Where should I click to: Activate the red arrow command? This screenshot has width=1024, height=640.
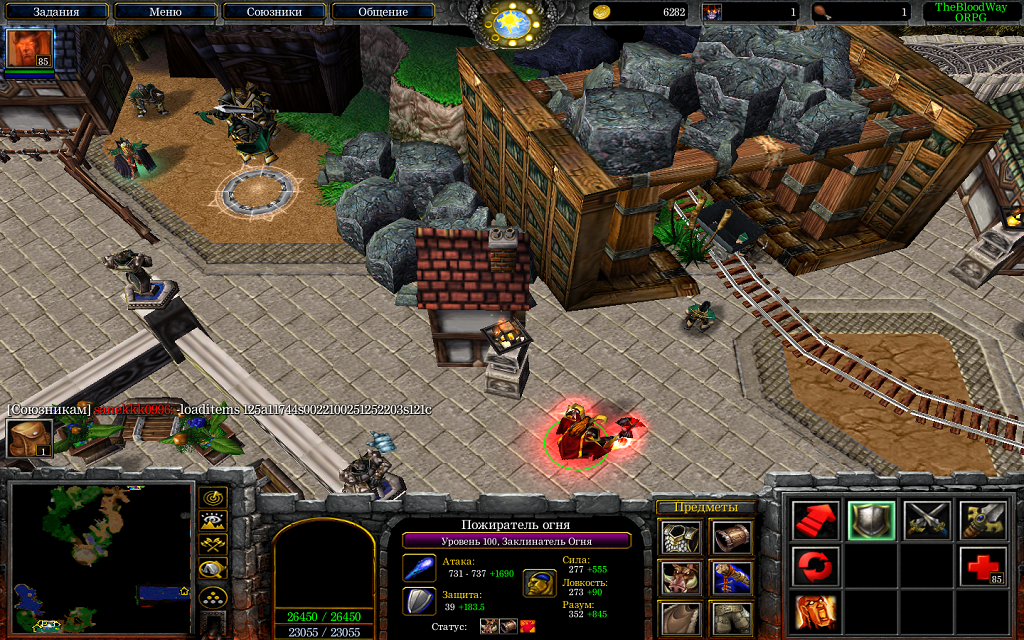click(x=816, y=520)
